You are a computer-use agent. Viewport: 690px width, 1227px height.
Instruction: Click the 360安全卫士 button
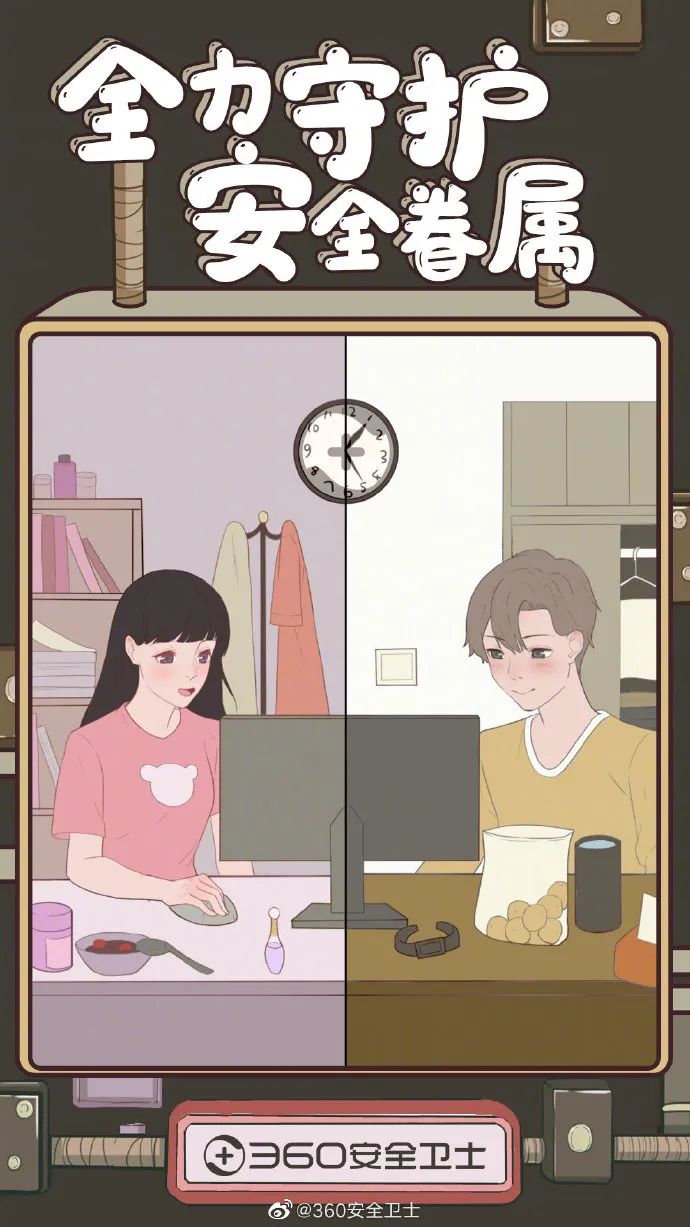(x=345, y=1155)
